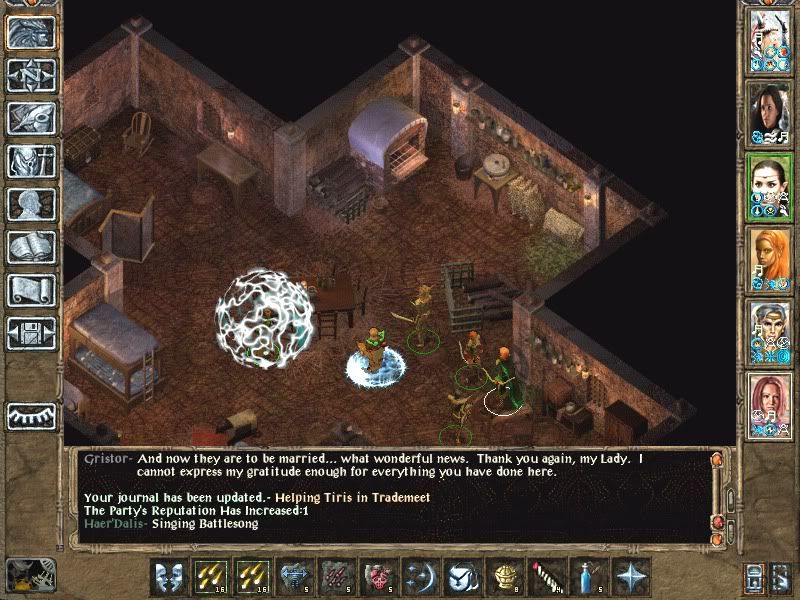Click the closed-eye rest button
Image resolution: width=800 pixels, height=600 pixels.
(x=31, y=415)
